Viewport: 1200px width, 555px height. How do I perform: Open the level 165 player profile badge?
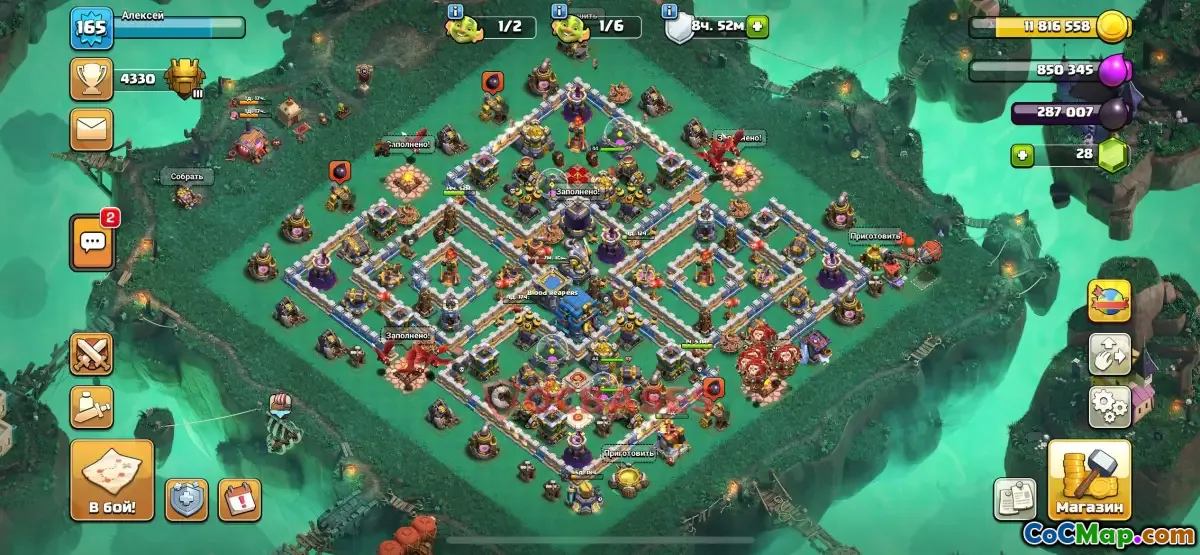point(90,27)
